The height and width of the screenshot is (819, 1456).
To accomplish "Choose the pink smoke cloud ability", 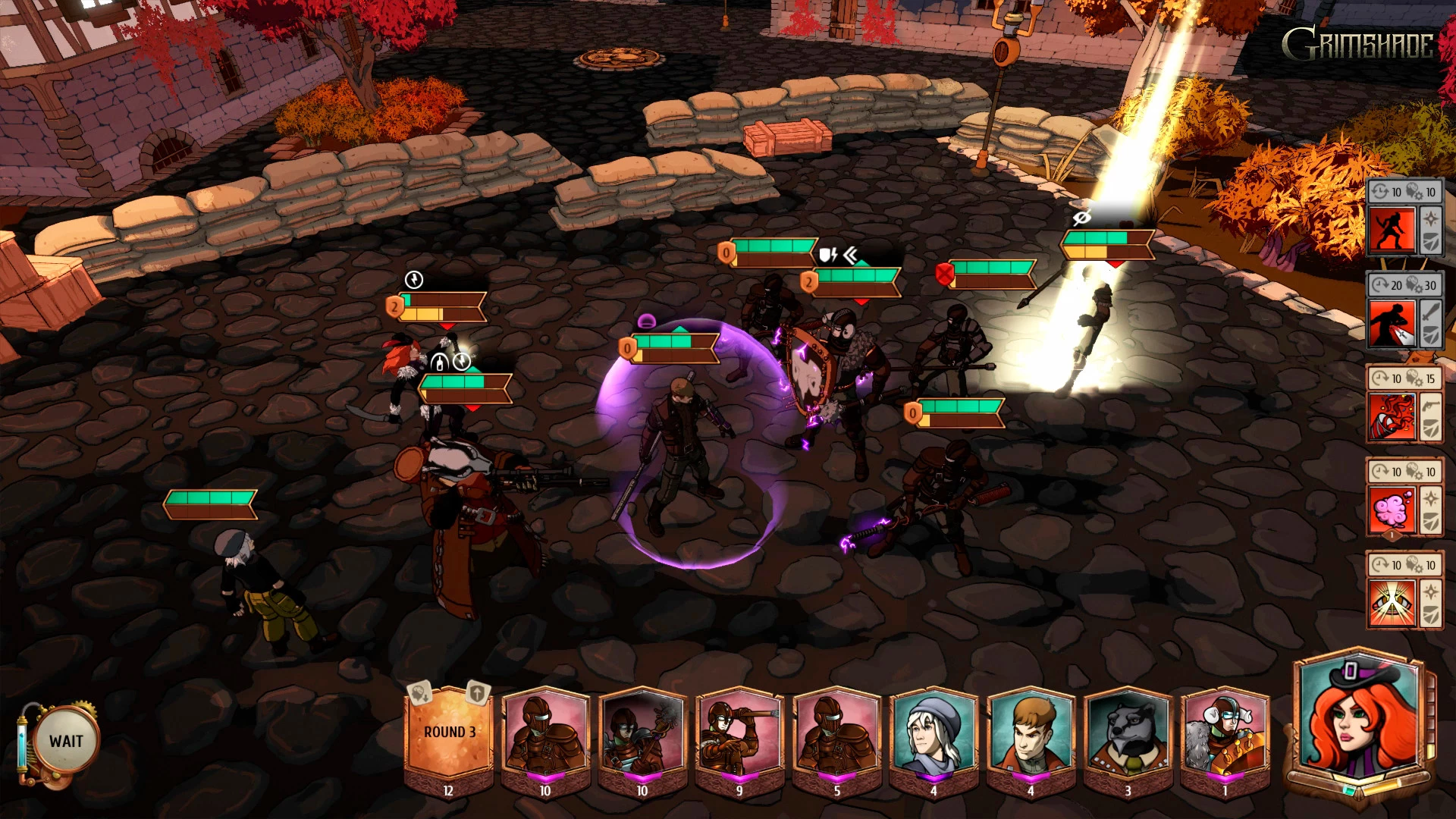I will tap(1392, 510).
